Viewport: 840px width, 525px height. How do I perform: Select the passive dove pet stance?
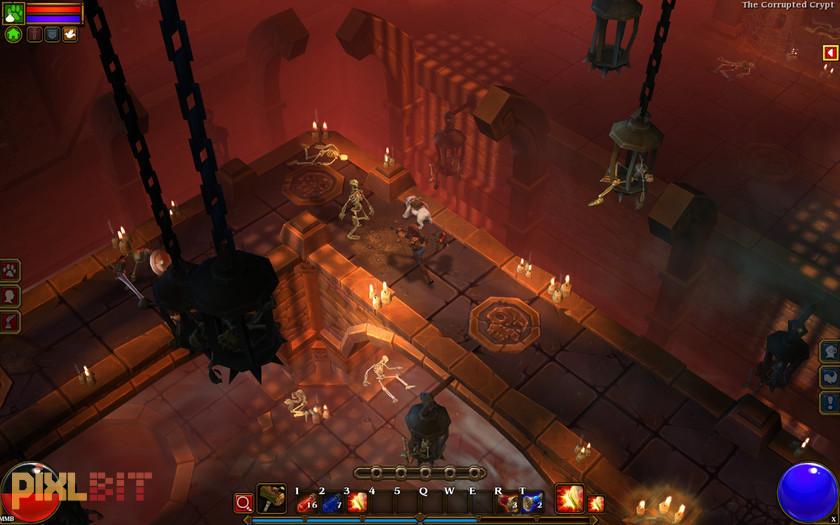tap(70, 34)
